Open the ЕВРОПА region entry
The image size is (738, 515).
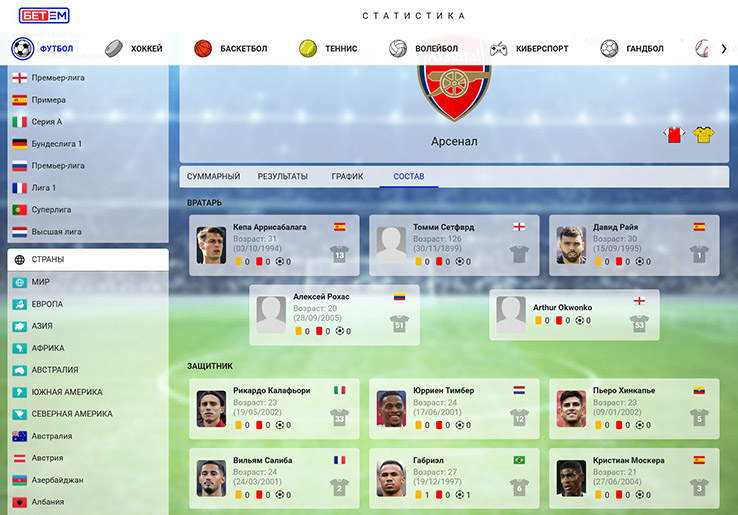click(x=47, y=304)
